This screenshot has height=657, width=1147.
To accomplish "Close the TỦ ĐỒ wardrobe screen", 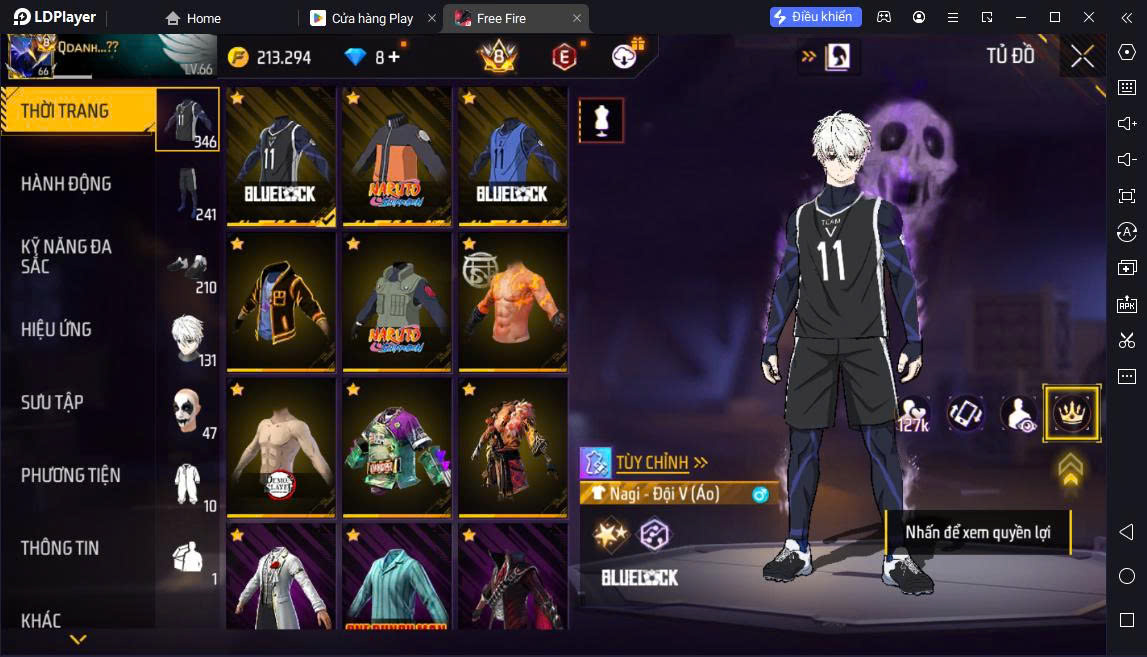I will click(x=1082, y=57).
